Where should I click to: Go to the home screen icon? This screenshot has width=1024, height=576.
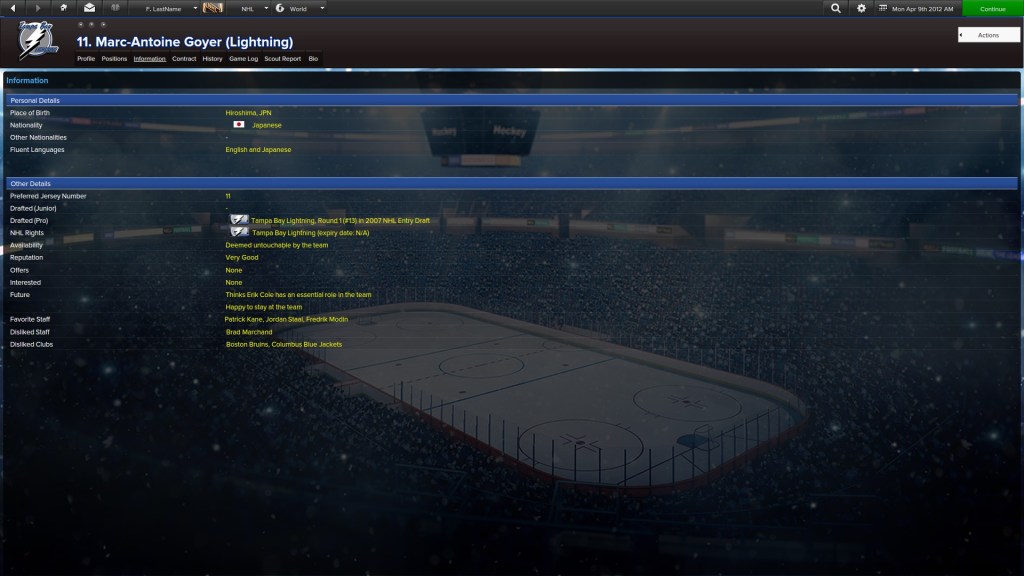tap(64, 9)
